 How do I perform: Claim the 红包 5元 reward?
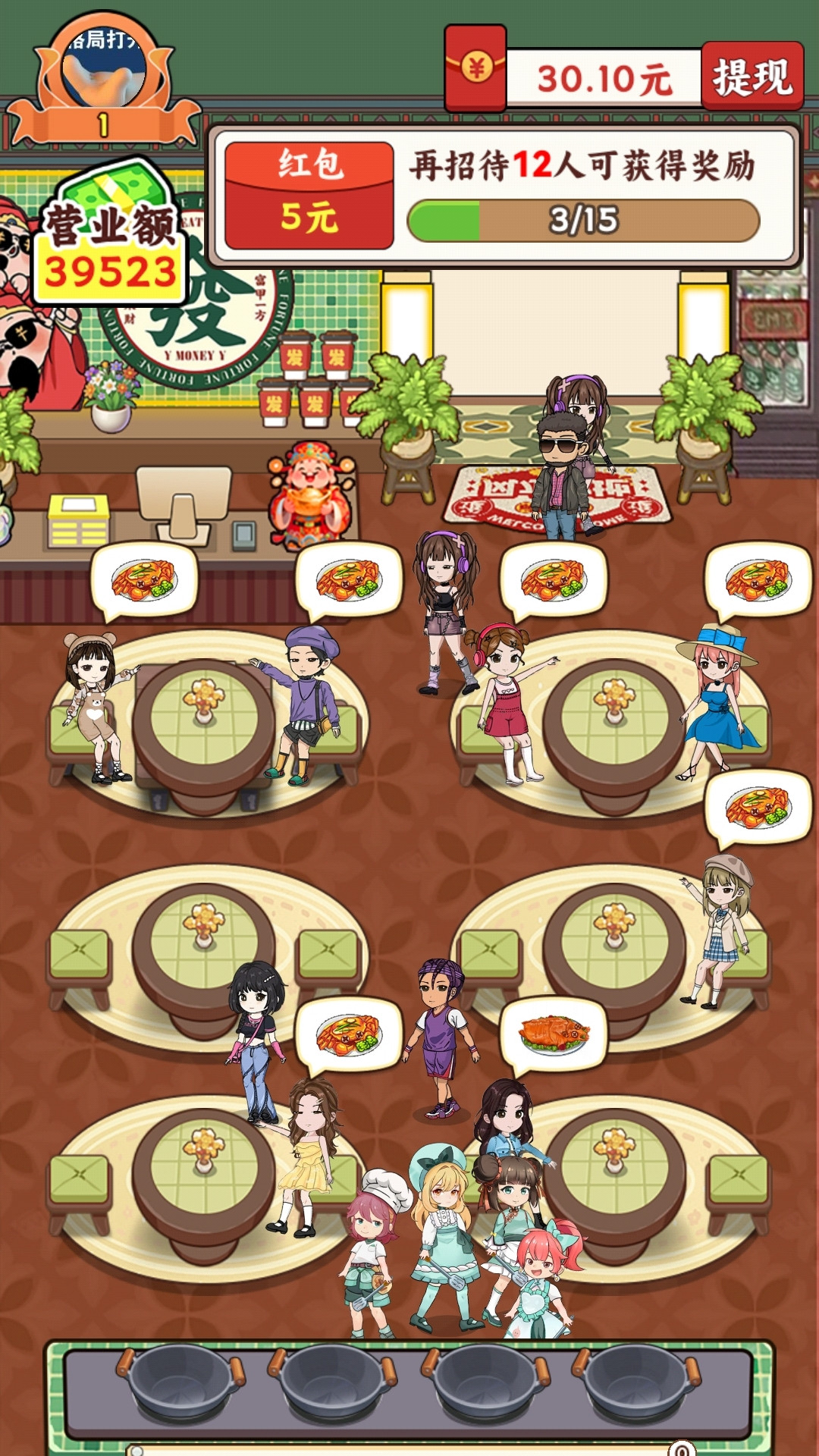point(309,195)
